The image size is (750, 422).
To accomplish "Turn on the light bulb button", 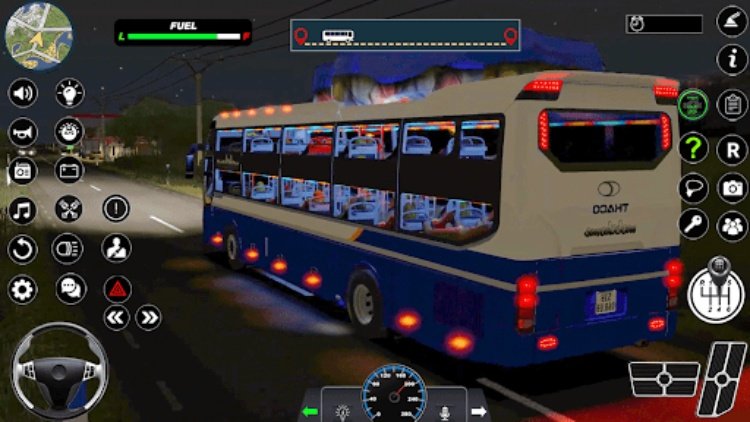I will tap(69, 94).
